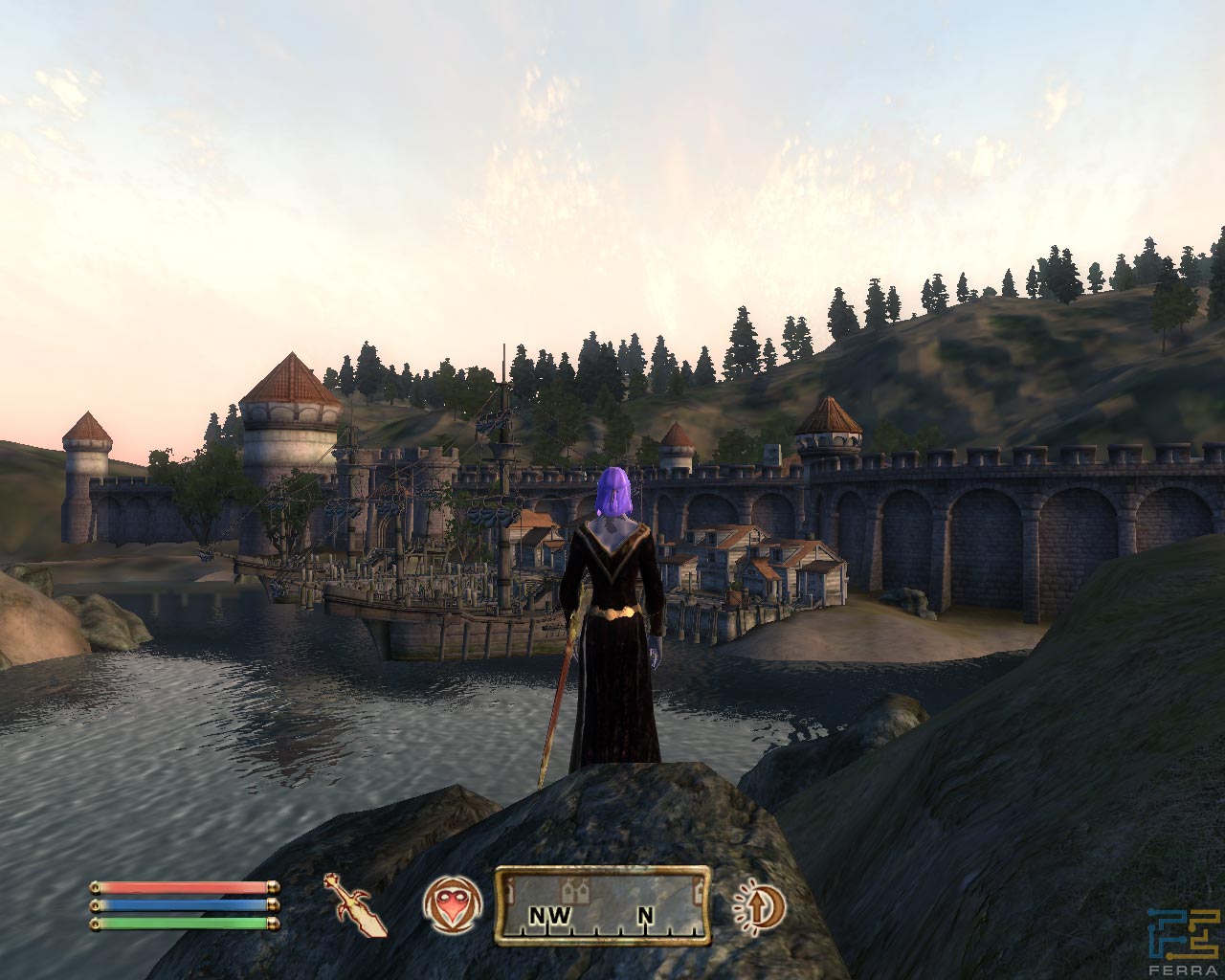Select the active effect arrow icon
Image resolution: width=1225 pixels, height=980 pixels.
758,905
